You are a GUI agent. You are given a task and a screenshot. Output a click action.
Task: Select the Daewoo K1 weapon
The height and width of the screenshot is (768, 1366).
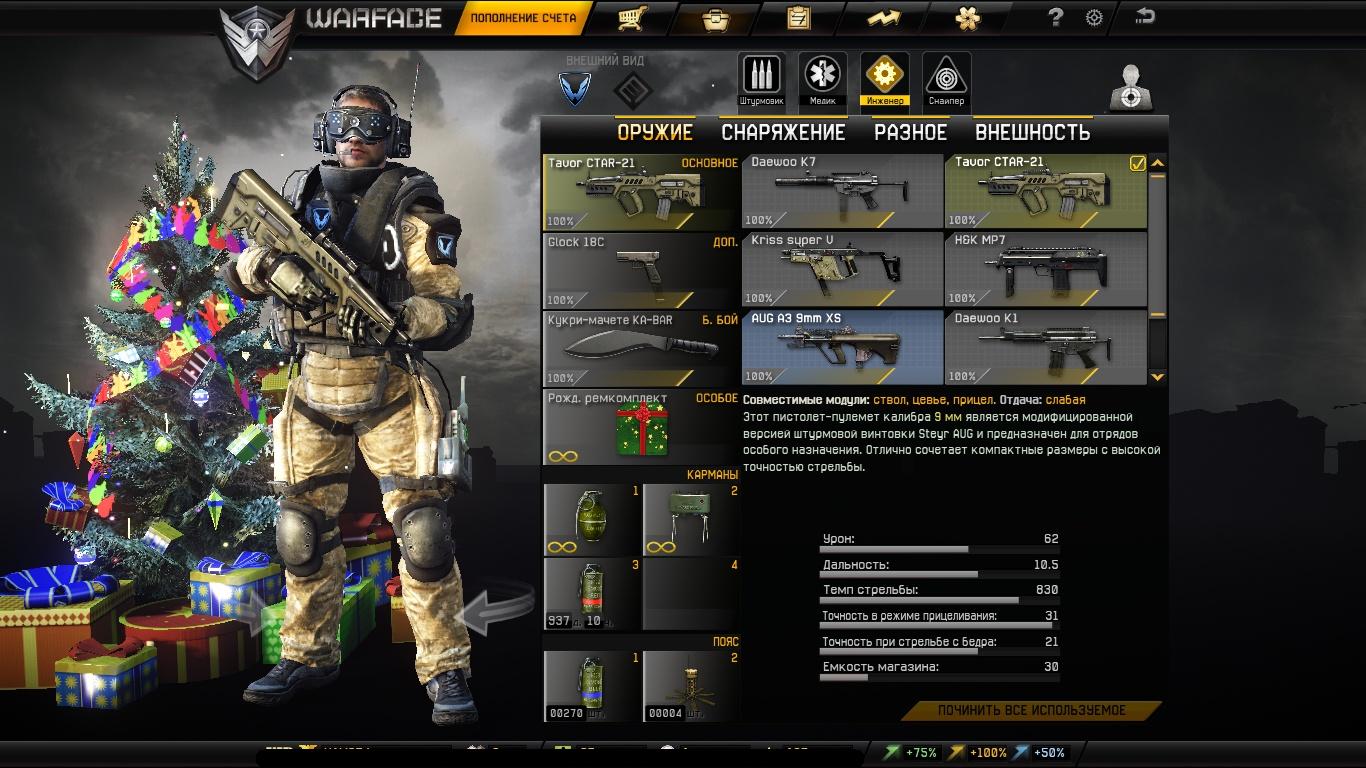[x=1045, y=347]
